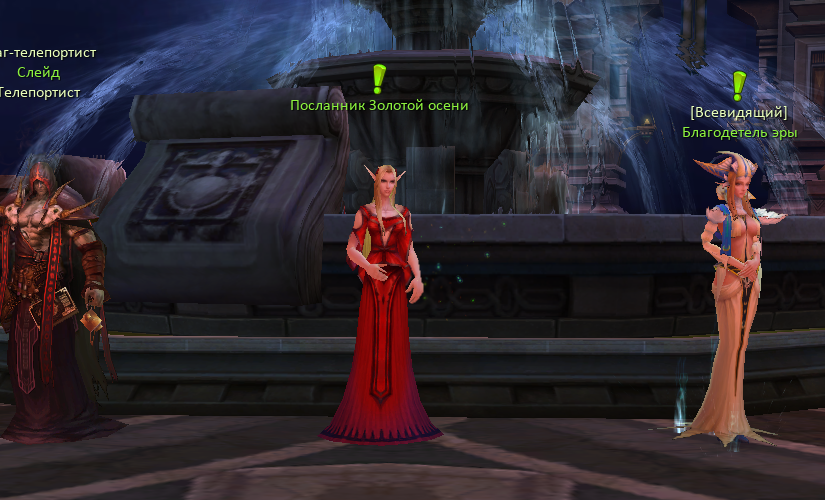825x500 pixels.
Task: Select the Благодетель эры nameplate
Action: click(x=739, y=131)
